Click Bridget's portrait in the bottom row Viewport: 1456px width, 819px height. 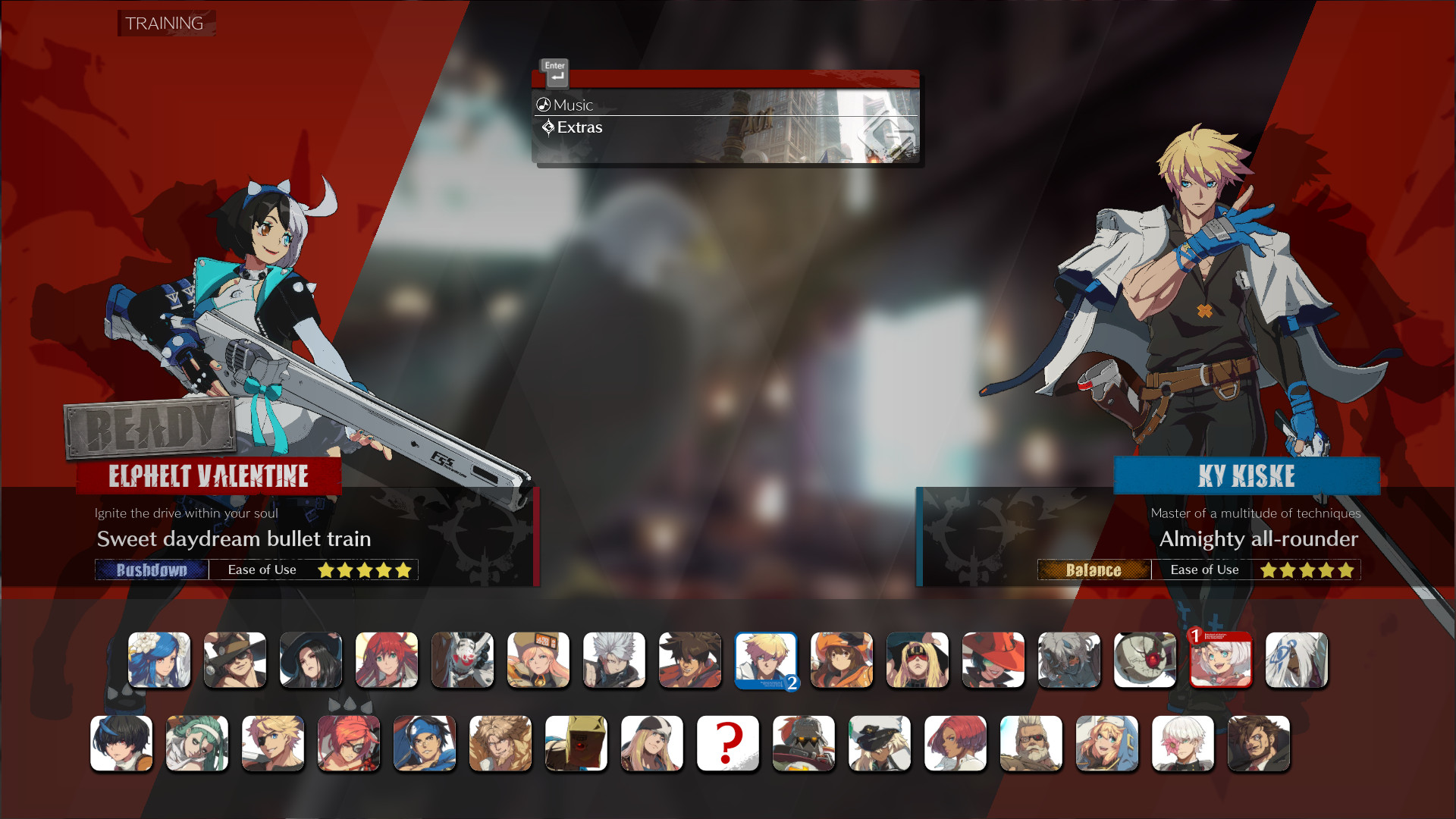coord(1107,744)
